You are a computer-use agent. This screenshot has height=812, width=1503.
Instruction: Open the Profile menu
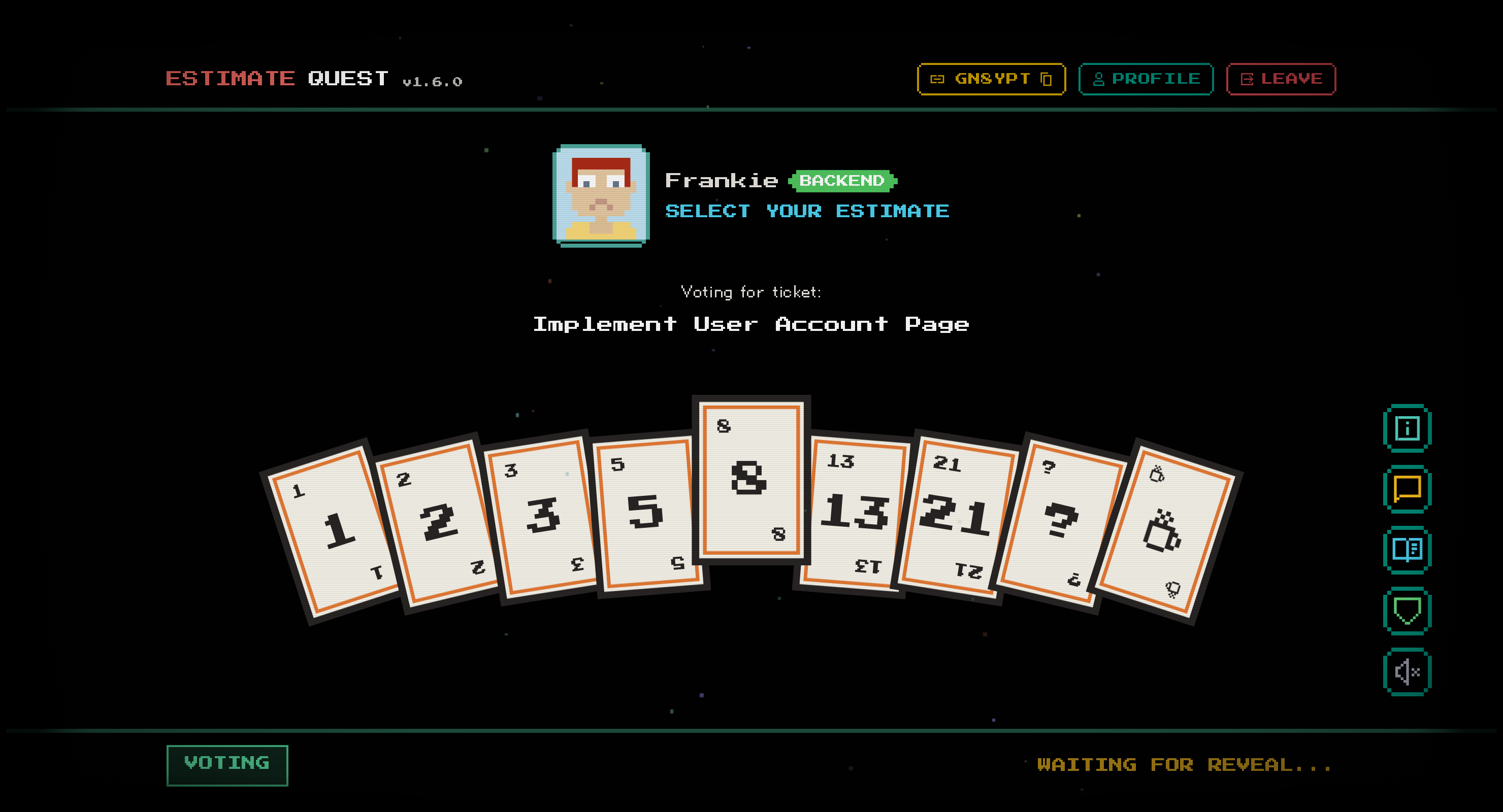[x=1146, y=79]
